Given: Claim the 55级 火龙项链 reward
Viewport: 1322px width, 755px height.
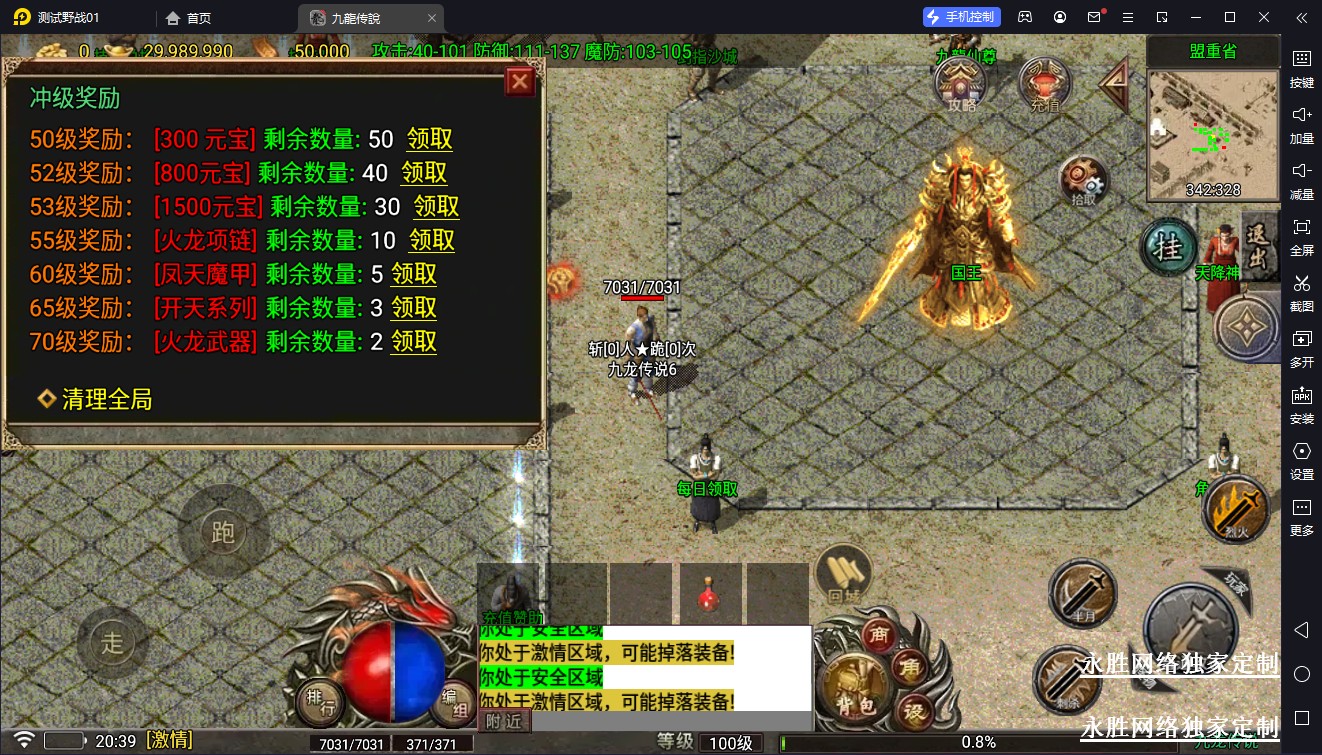Looking at the screenshot, I should click(431, 240).
